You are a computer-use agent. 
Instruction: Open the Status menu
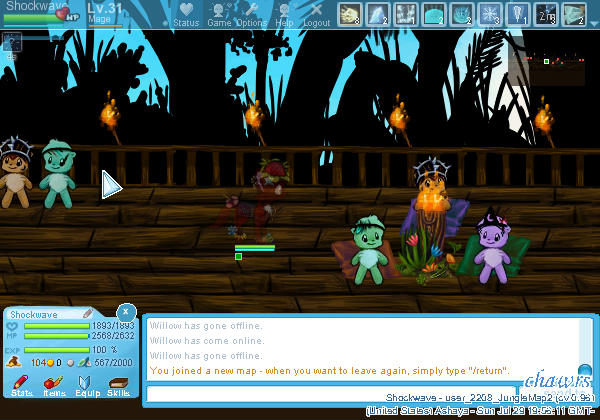pos(186,14)
